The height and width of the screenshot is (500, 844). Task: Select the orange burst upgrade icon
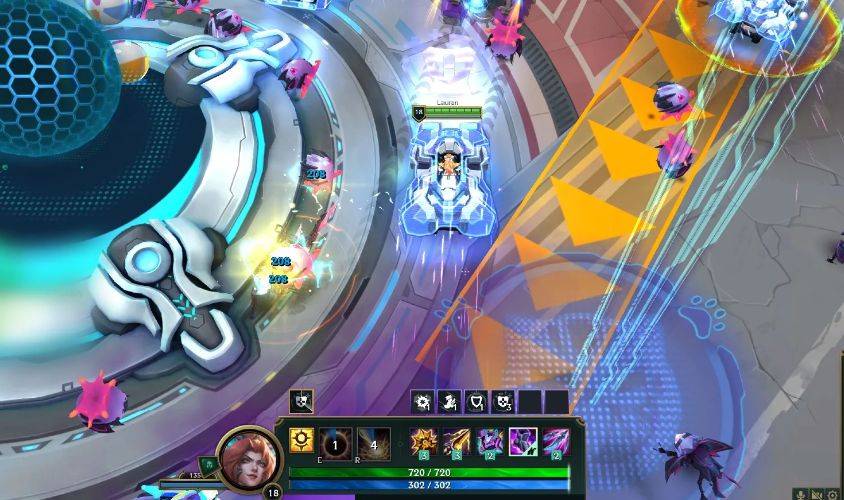(x=425, y=441)
